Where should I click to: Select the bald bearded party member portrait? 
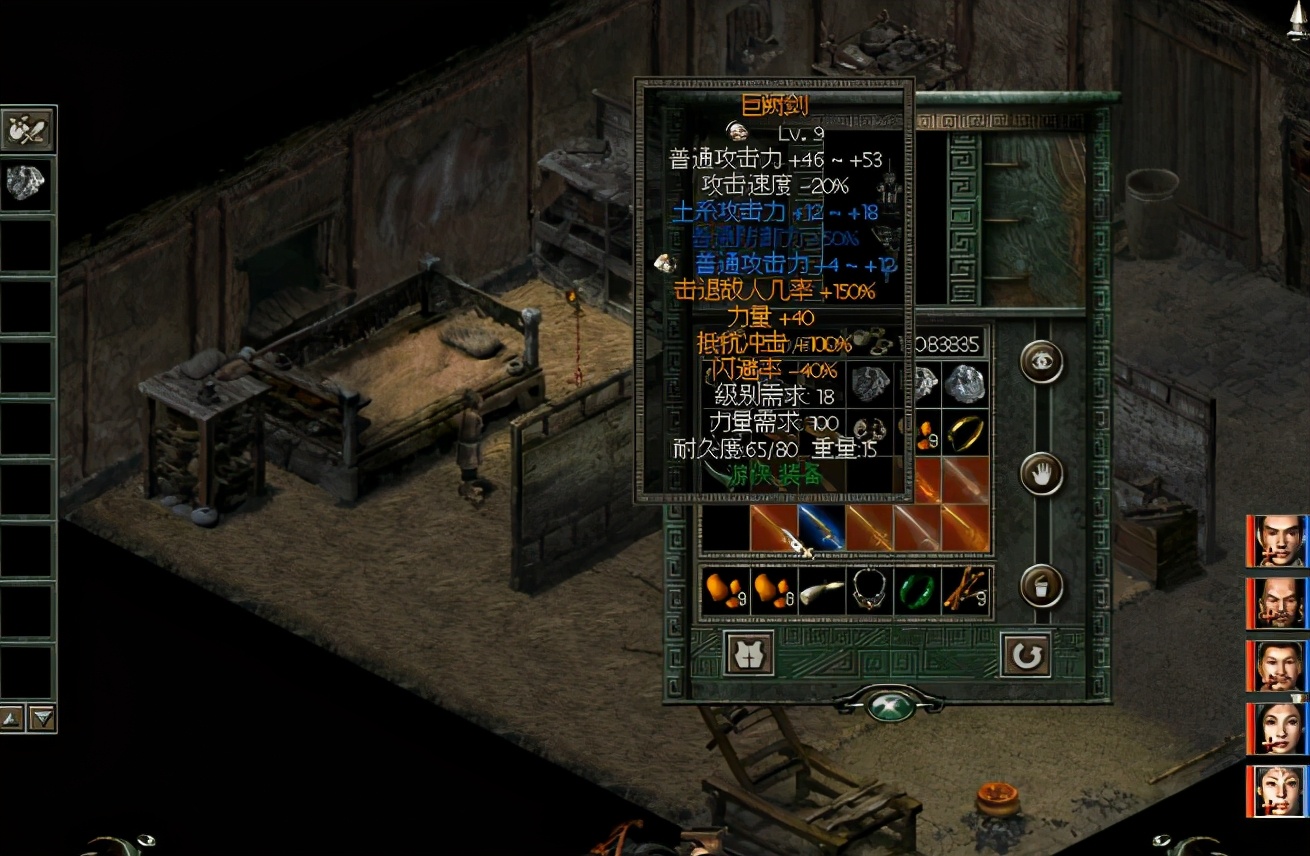click(x=1280, y=603)
